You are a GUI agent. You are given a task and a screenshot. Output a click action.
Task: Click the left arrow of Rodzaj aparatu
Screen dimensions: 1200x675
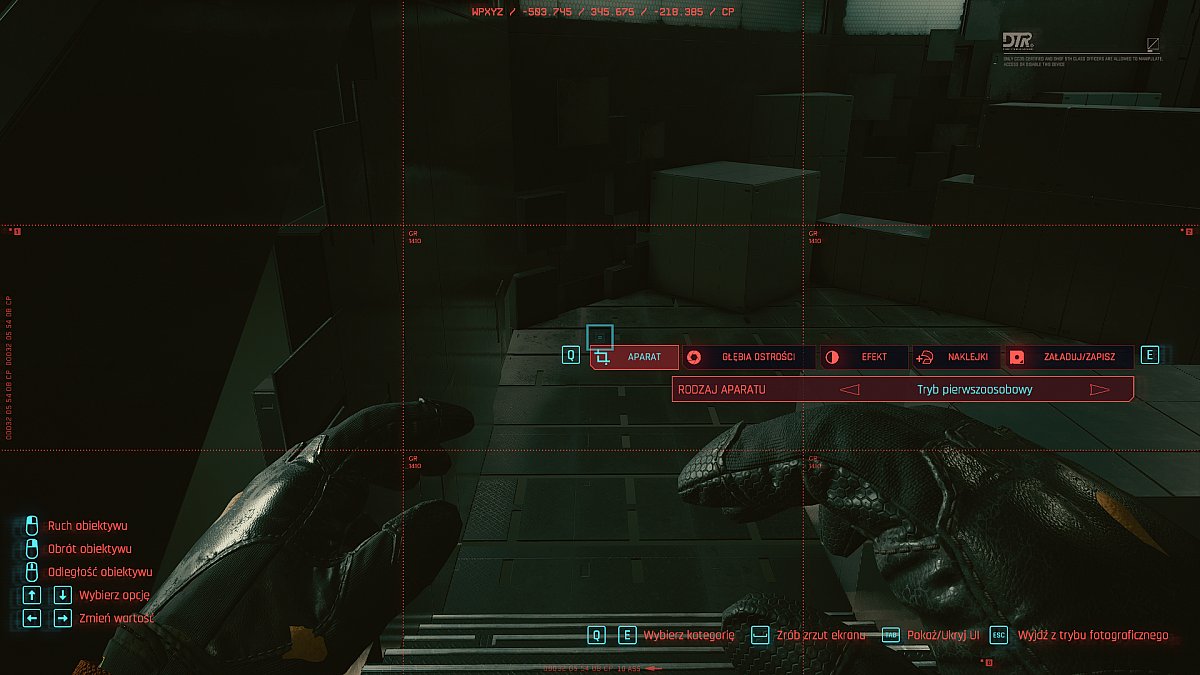[850, 390]
